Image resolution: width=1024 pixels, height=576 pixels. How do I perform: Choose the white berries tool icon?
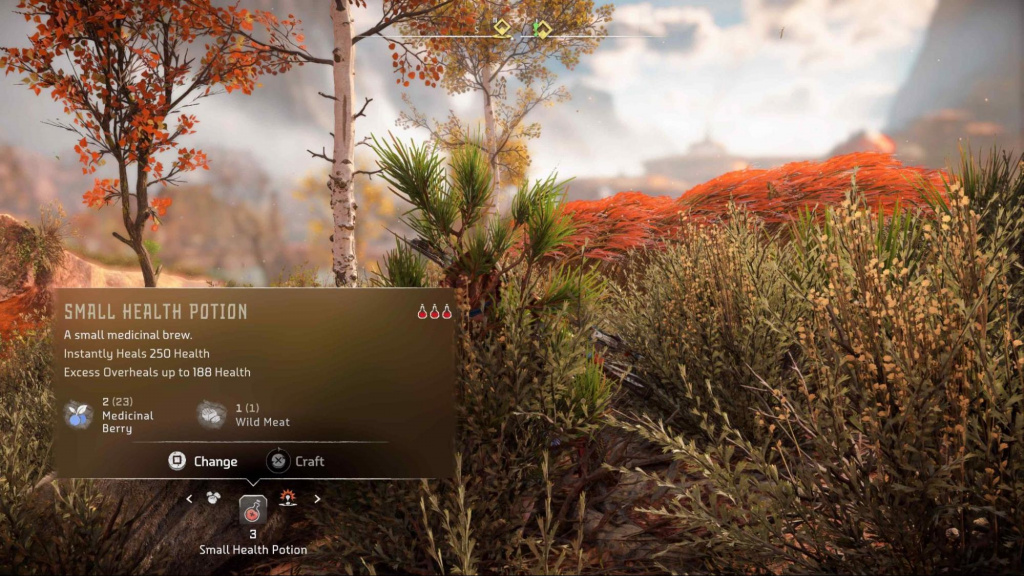click(x=213, y=497)
